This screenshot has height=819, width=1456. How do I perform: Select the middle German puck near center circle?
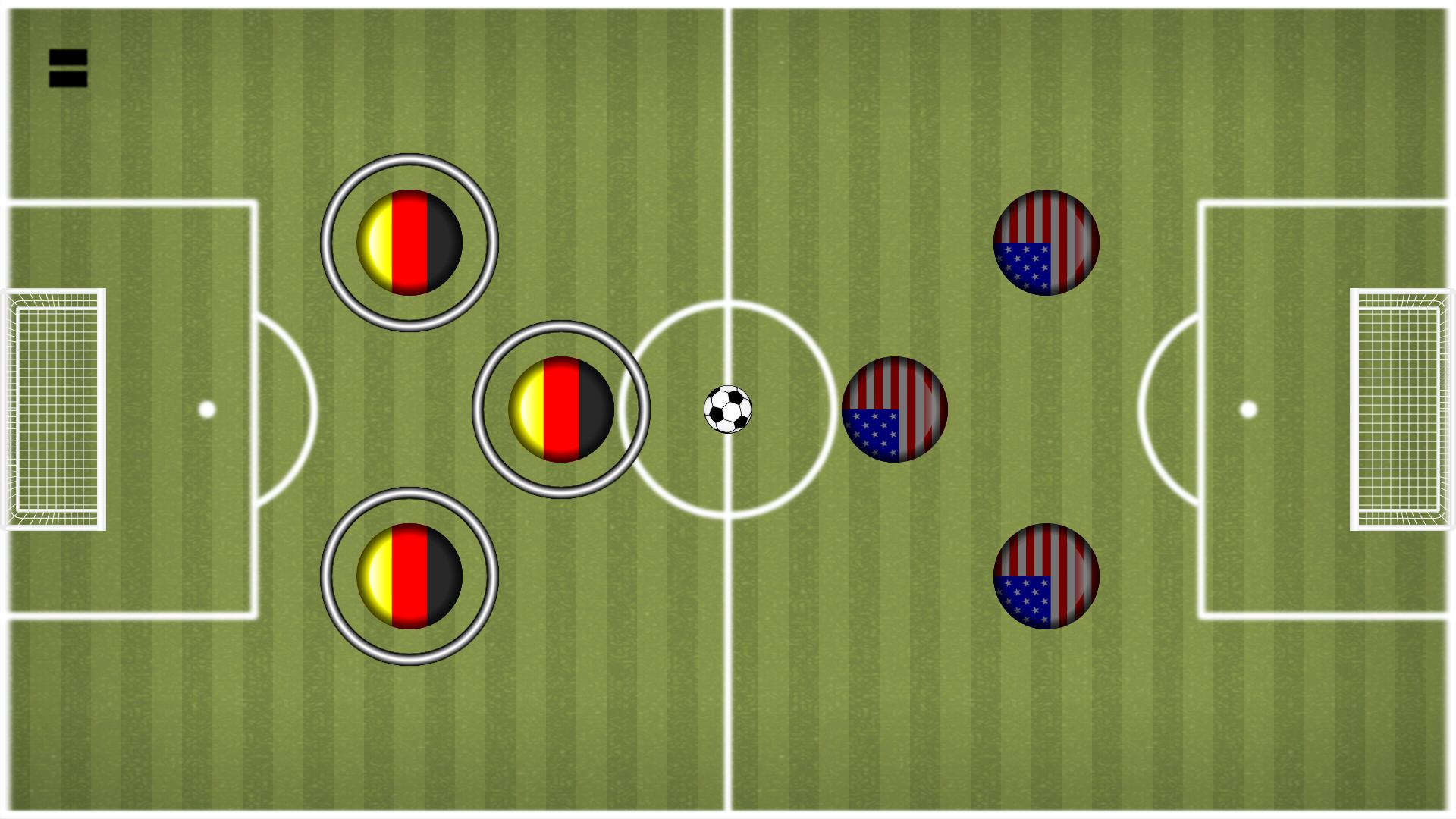click(562, 409)
